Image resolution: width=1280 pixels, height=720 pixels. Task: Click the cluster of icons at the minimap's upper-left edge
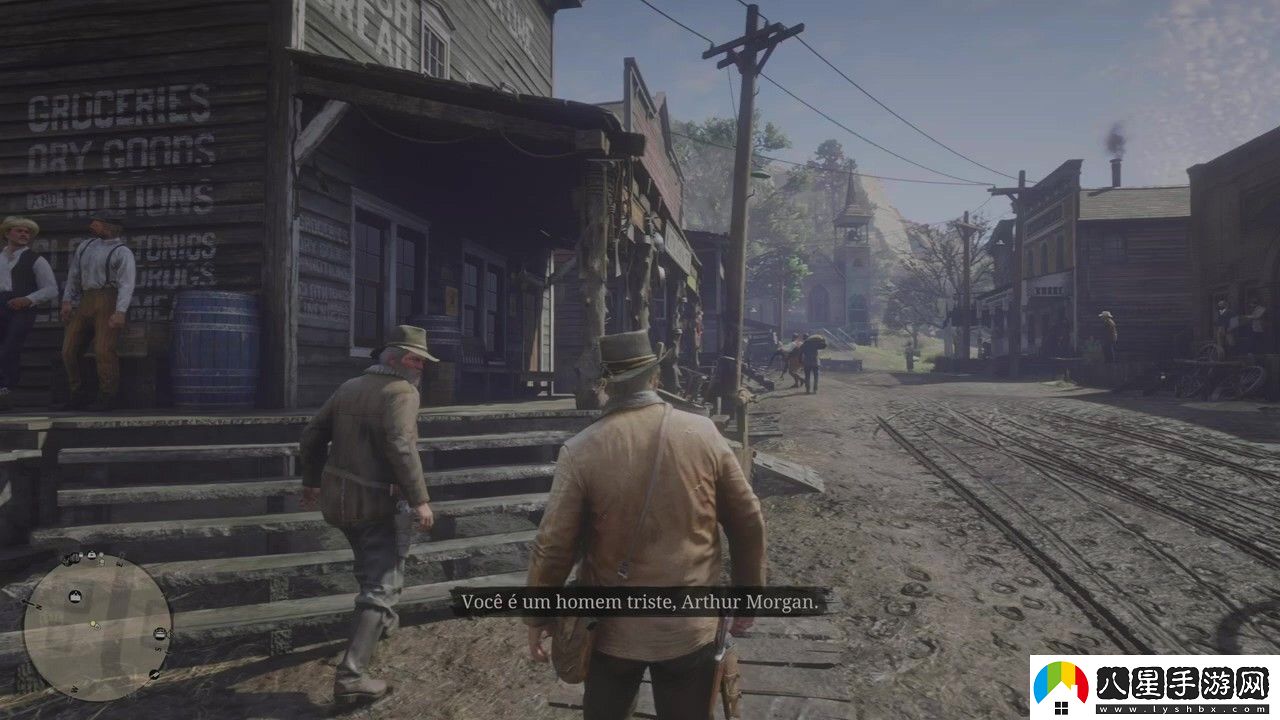(x=68, y=558)
